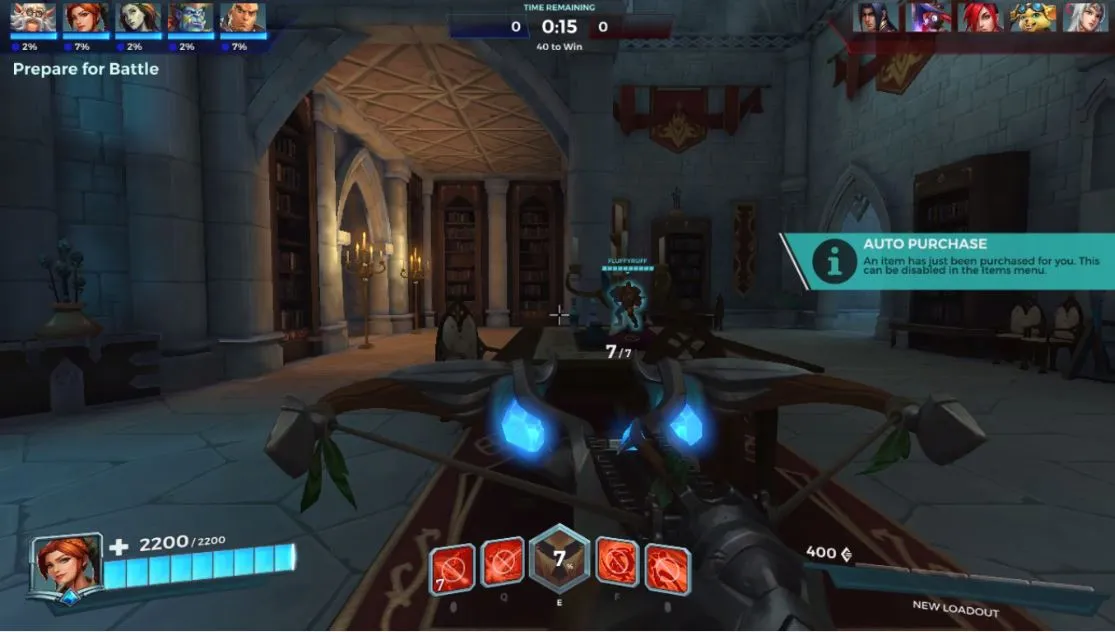Select the dark-hooded enemy champion portrait
1115x632 pixels.
tap(876, 17)
